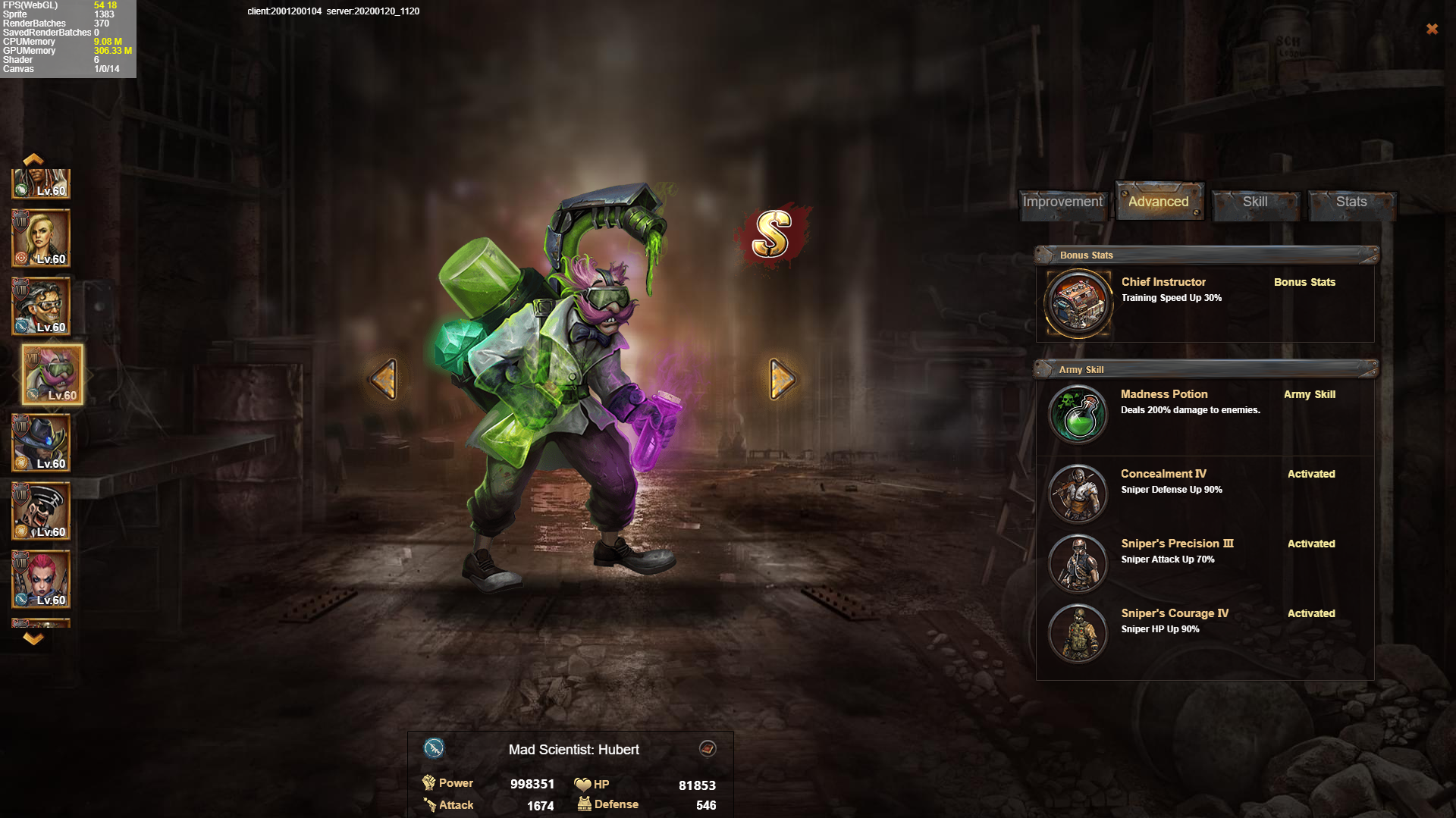Inspect the Madness Potion skill icon
The height and width of the screenshot is (818, 1456).
1078,414
